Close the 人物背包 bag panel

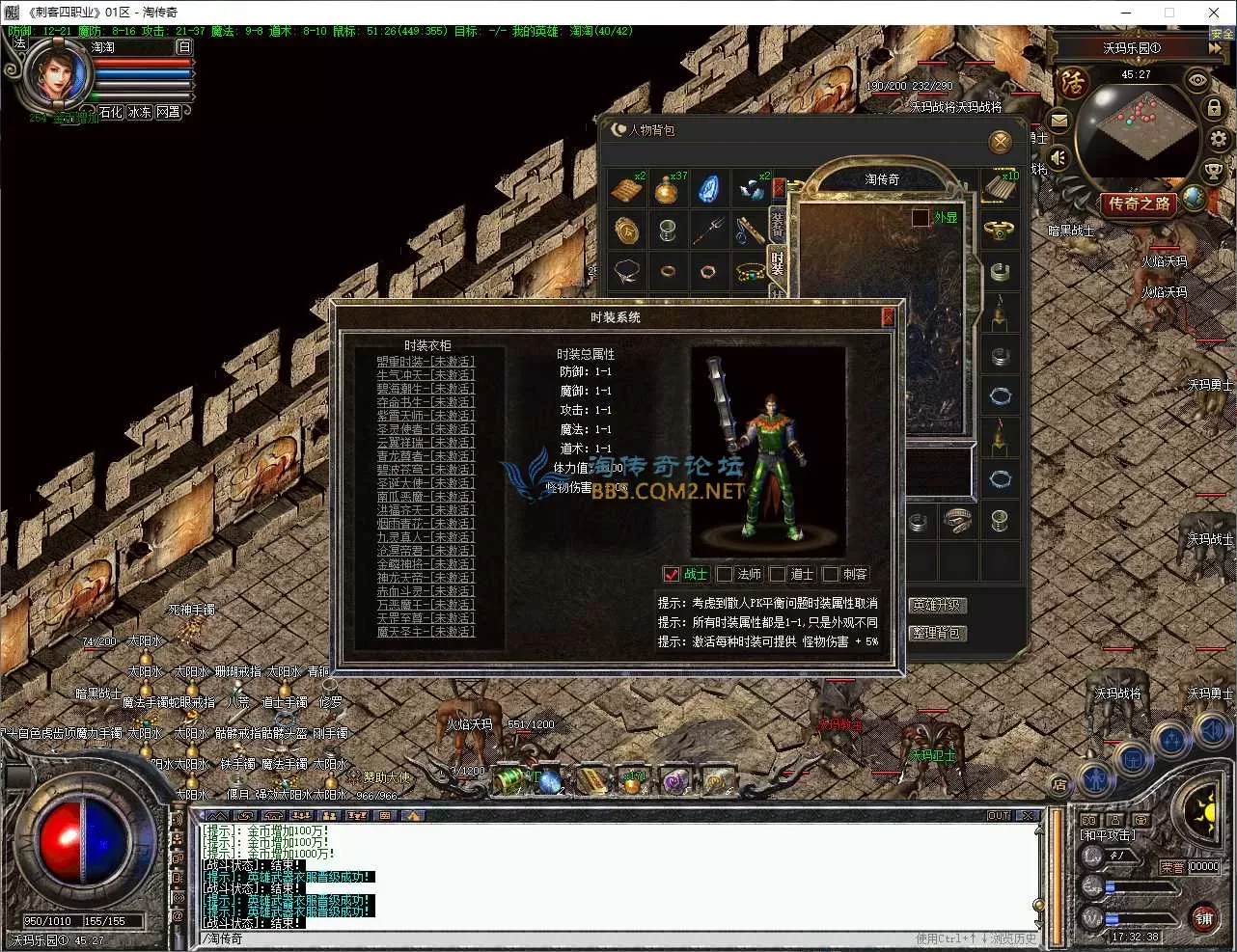[1001, 142]
